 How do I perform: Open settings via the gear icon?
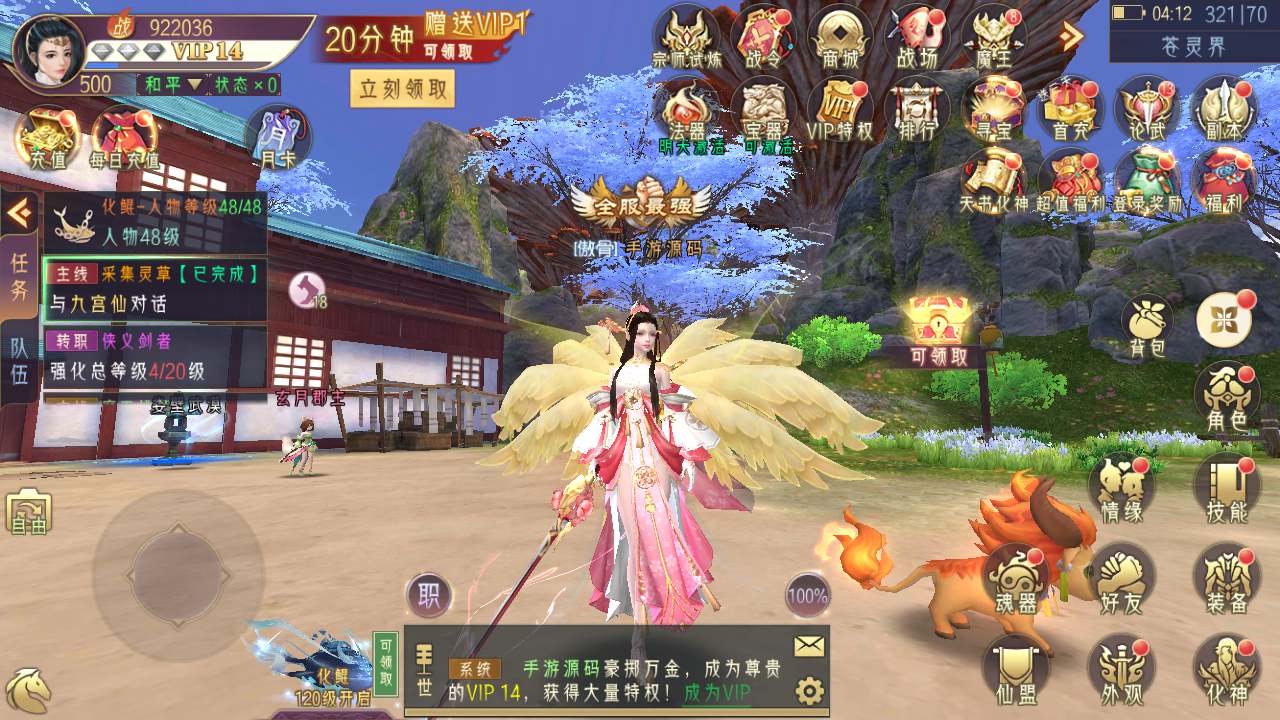[809, 691]
